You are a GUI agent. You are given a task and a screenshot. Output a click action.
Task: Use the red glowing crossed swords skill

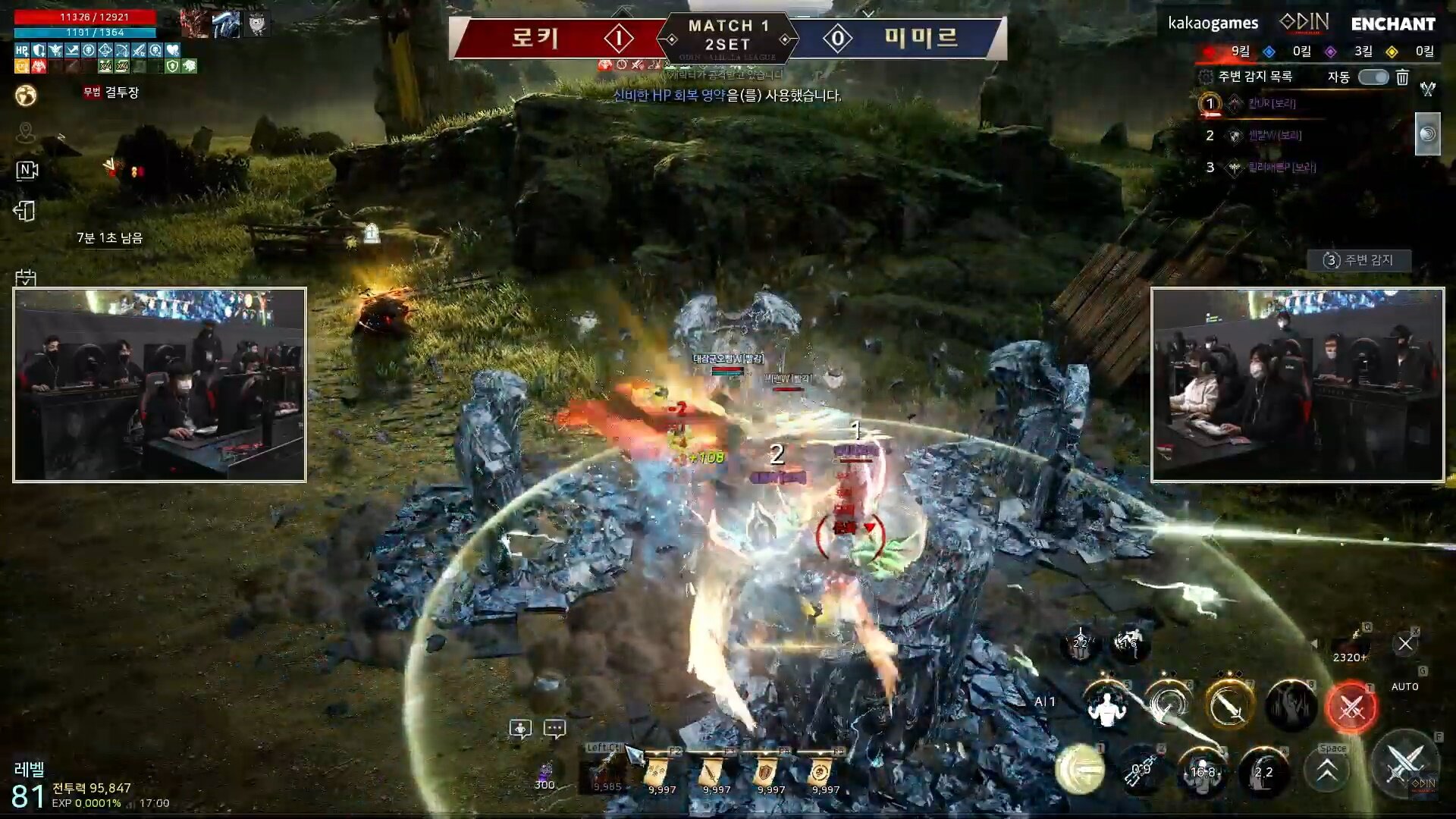pyautogui.click(x=1351, y=708)
